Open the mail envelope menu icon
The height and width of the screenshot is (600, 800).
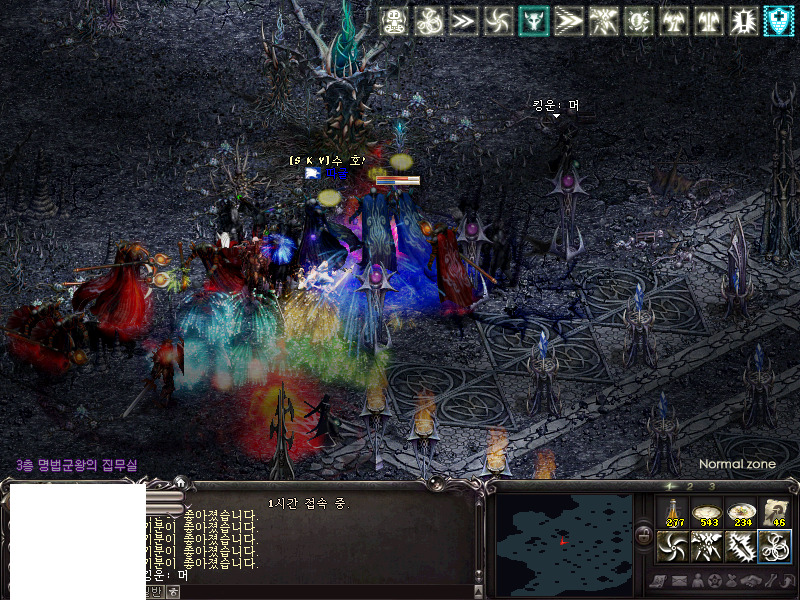click(x=678, y=581)
